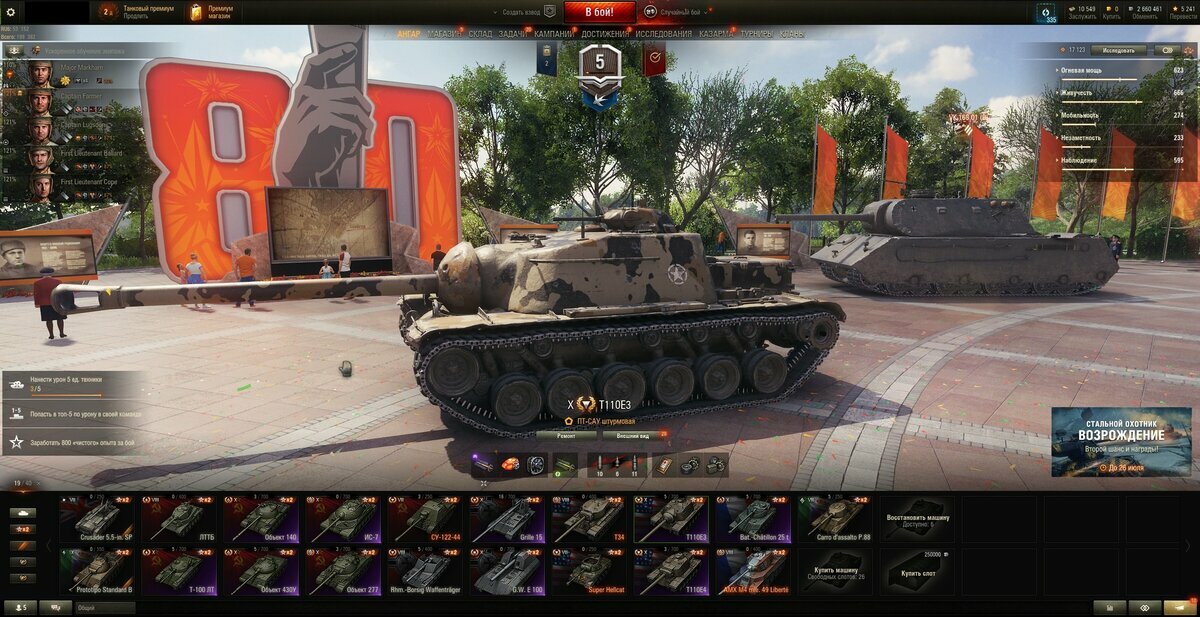This screenshot has height=617, width=1200.
Task: Open the «Премиум магазин»
Action: (x=213, y=12)
